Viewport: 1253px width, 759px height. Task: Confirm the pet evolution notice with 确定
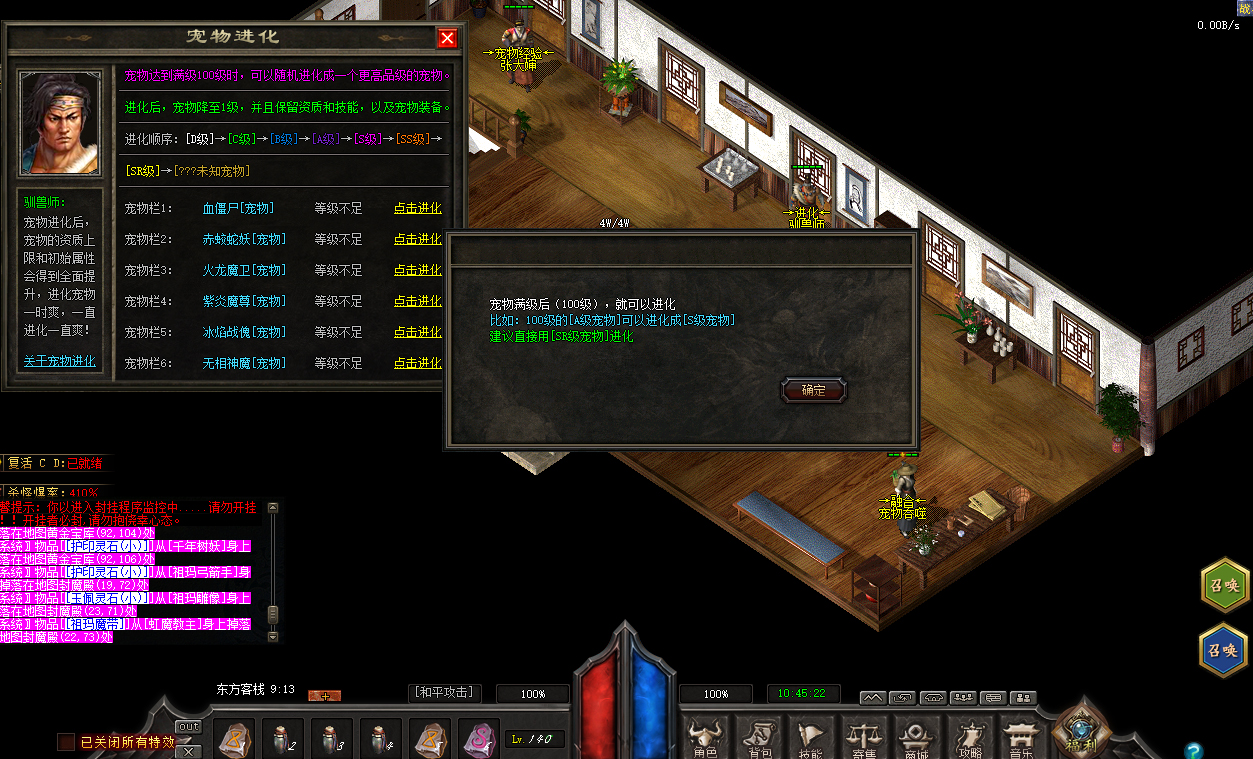[x=813, y=390]
